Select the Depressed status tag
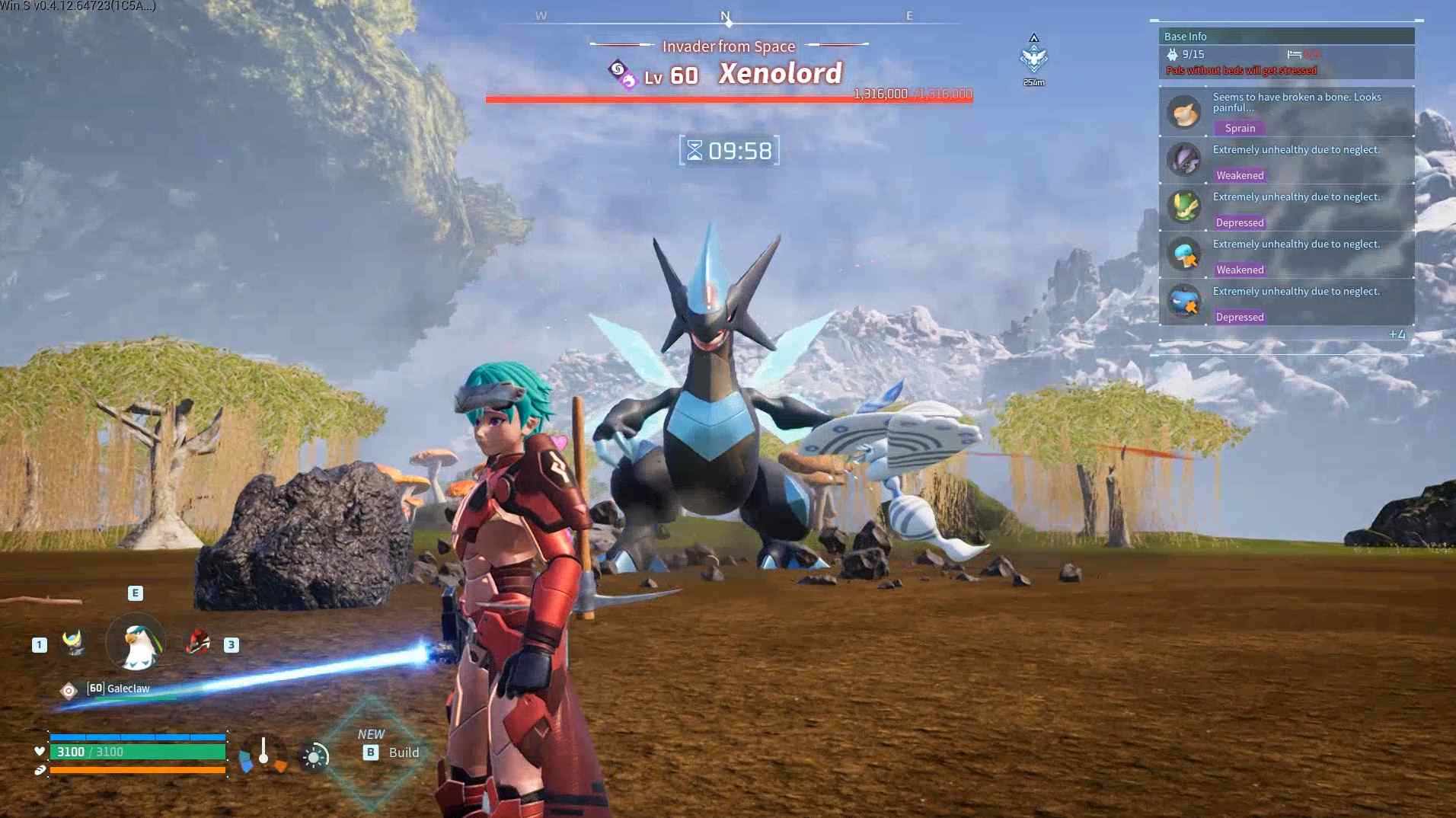This screenshot has width=1456, height=818. pyautogui.click(x=1239, y=222)
